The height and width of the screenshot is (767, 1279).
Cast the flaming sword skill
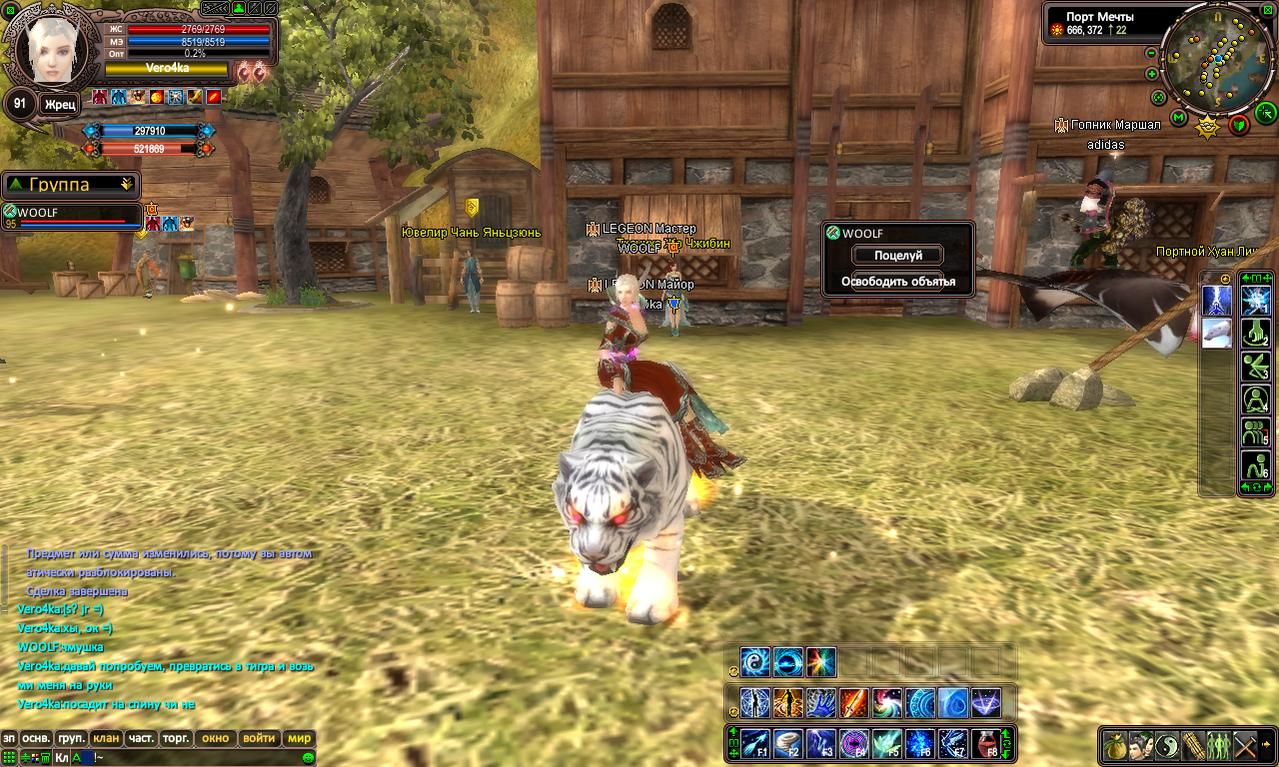point(853,703)
